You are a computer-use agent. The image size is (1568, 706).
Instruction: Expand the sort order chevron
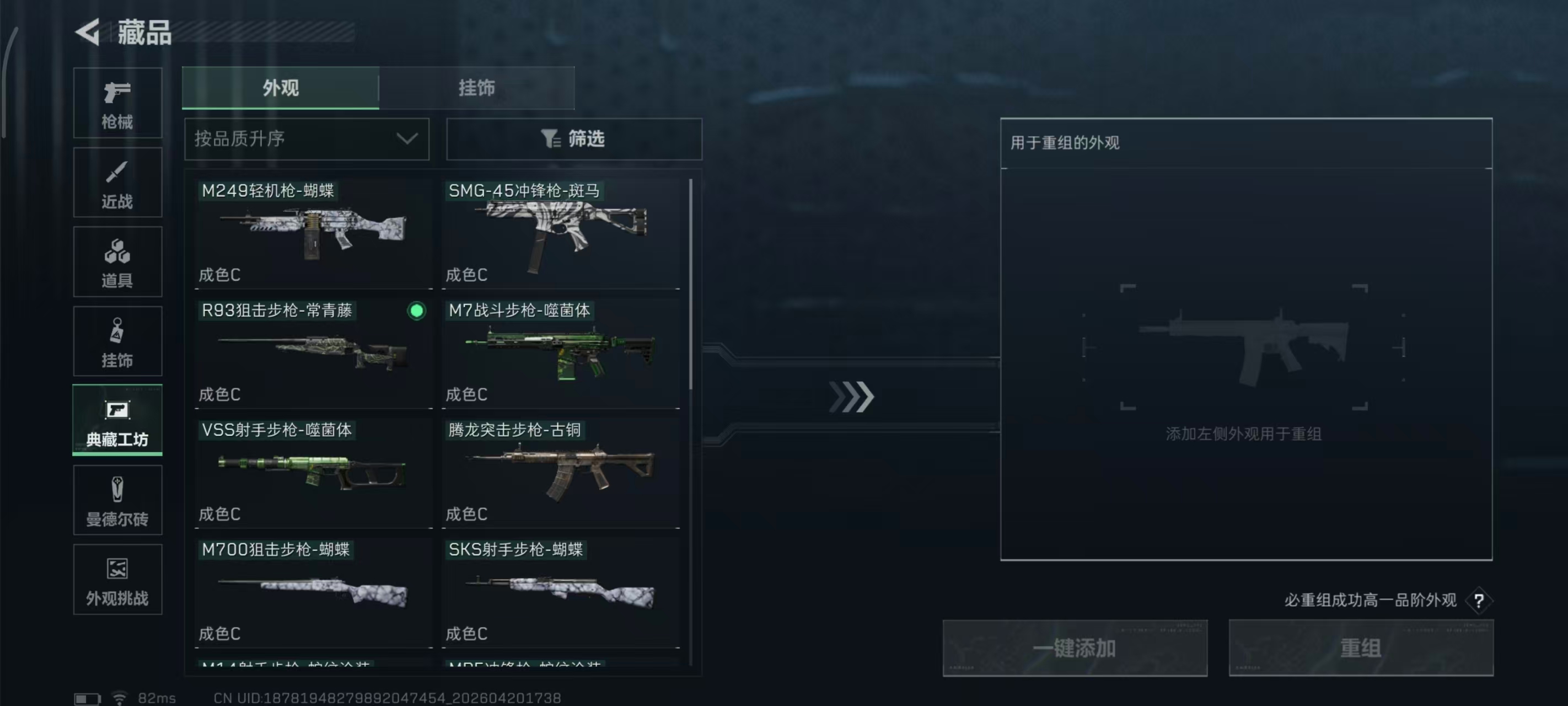406,139
